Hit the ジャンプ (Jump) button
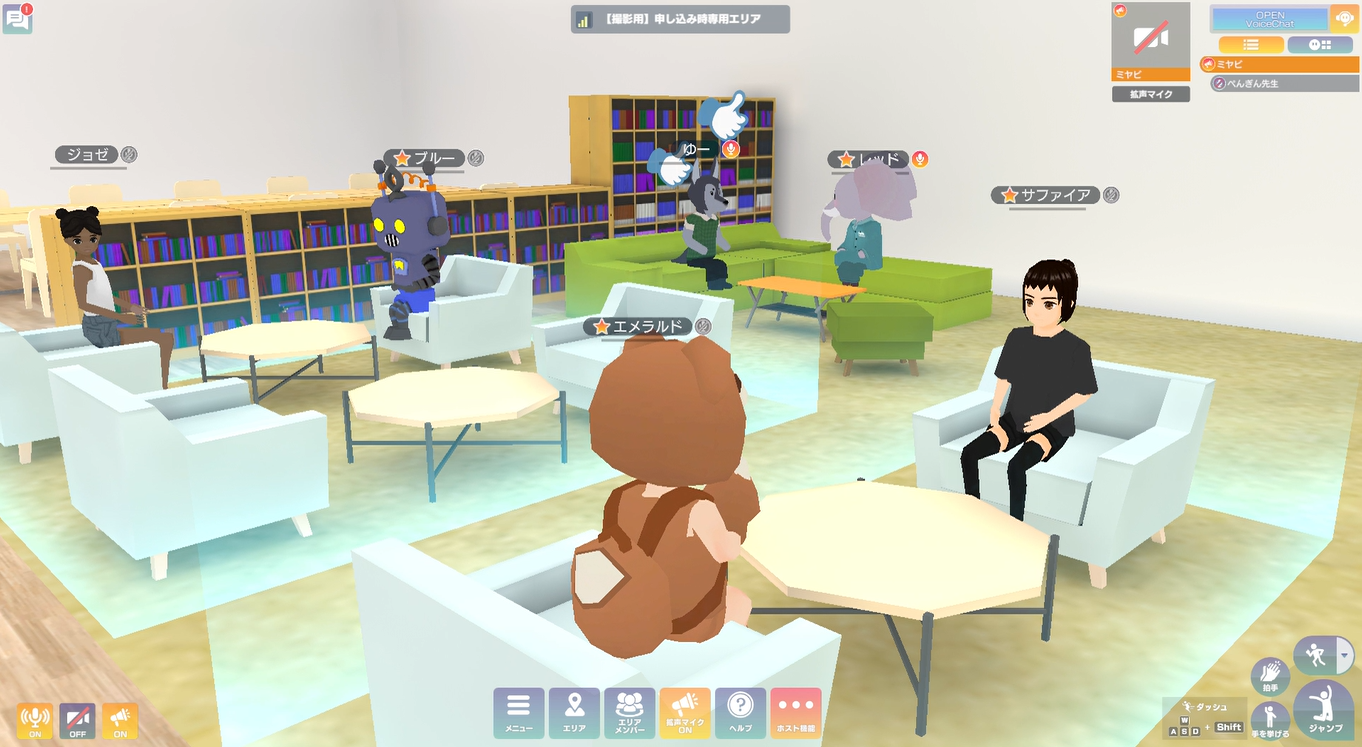 click(x=1323, y=709)
